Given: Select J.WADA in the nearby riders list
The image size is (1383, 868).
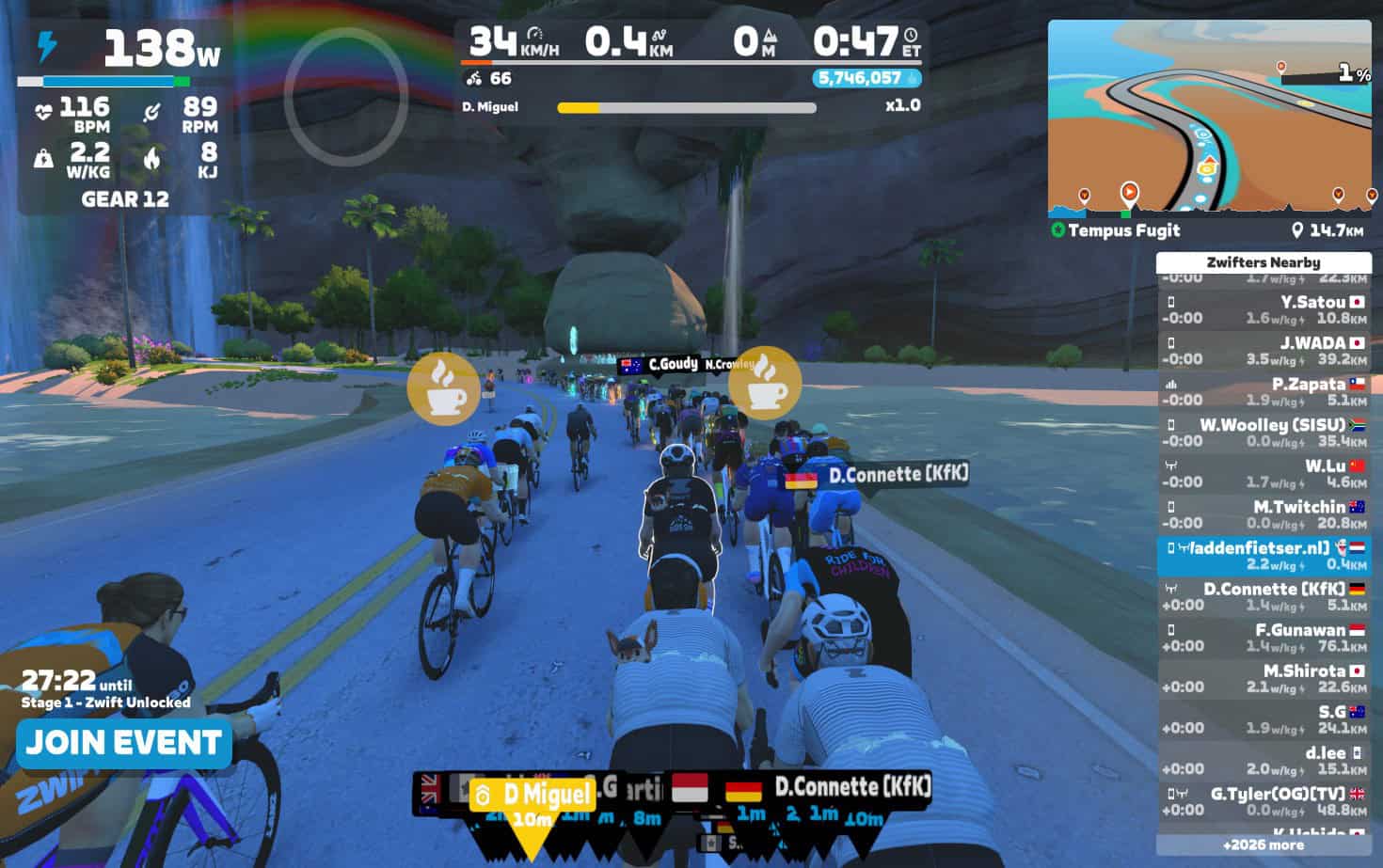Looking at the screenshot, I should click(x=1263, y=351).
